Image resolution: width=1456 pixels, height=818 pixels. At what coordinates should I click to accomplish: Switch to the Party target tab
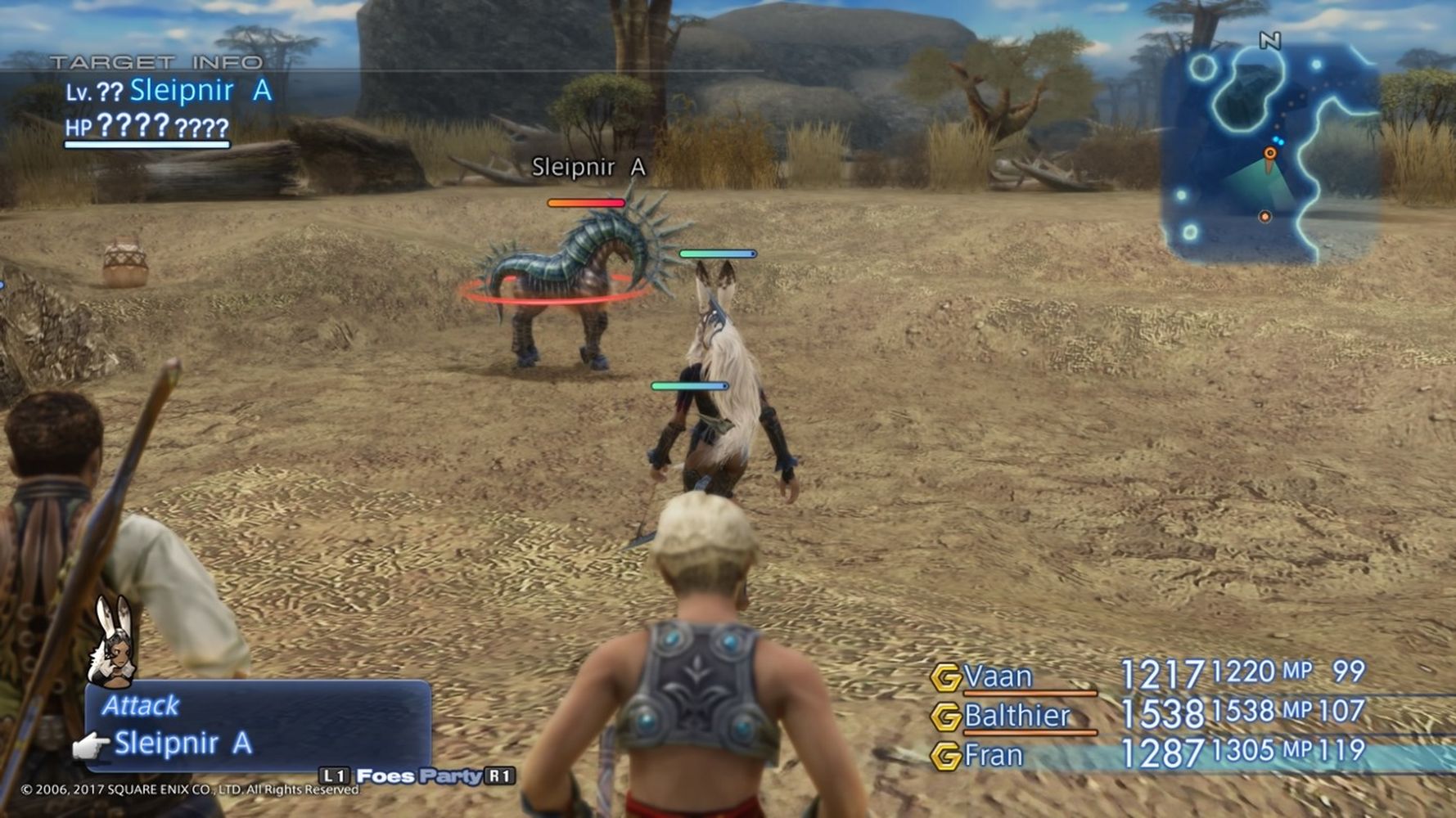[450, 775]
